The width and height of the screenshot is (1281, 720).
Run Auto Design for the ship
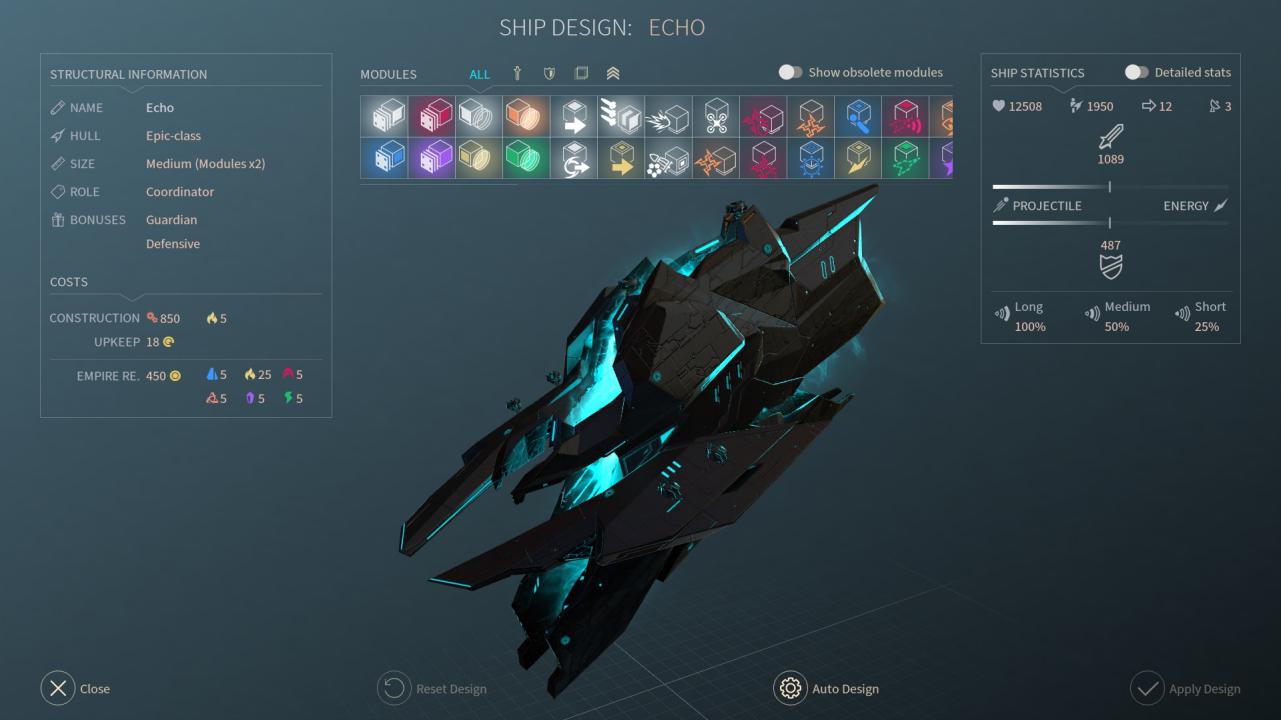[x=790, y=688]
